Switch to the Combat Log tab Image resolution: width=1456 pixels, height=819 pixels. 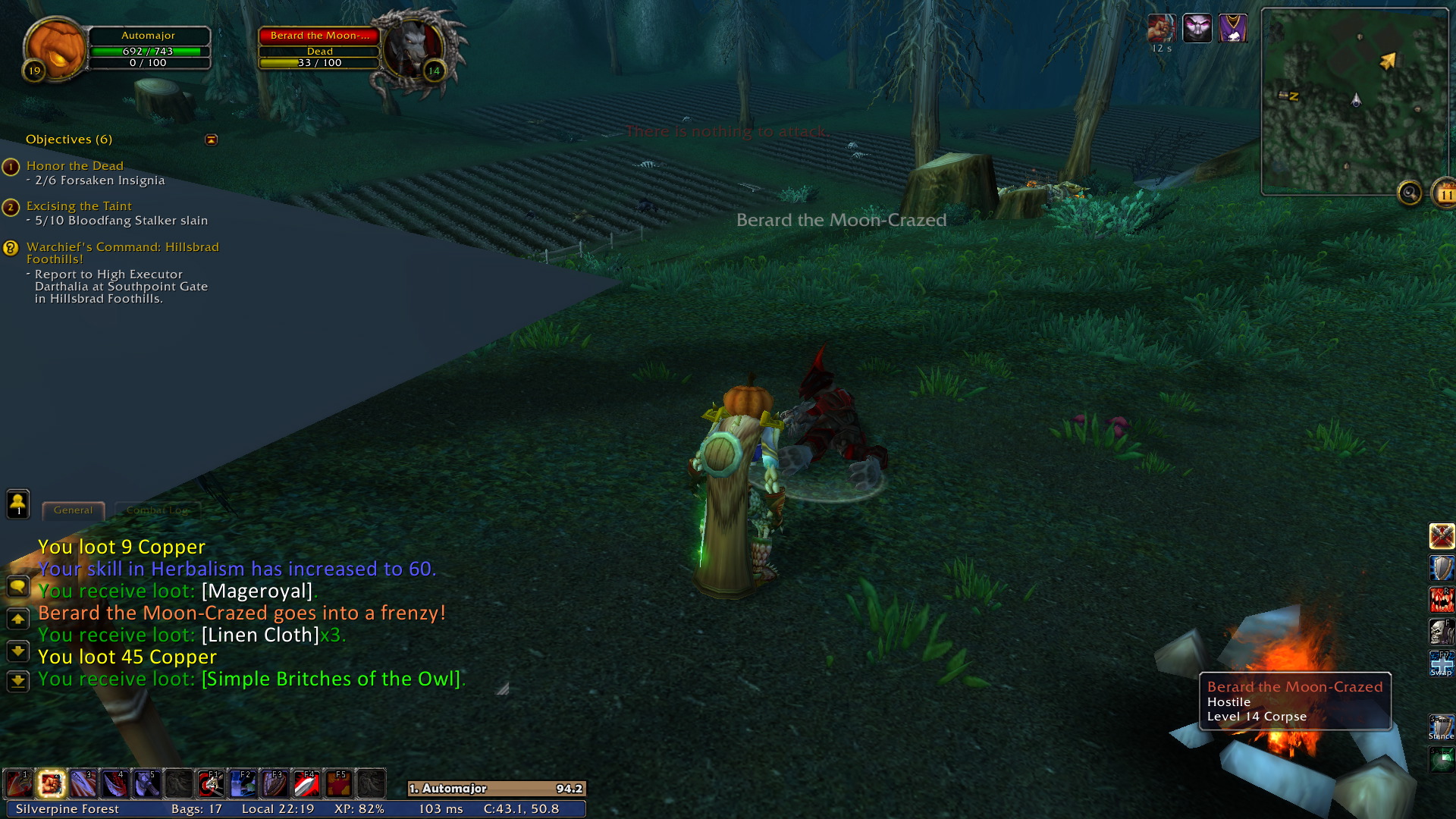click(x=157, y=510)
